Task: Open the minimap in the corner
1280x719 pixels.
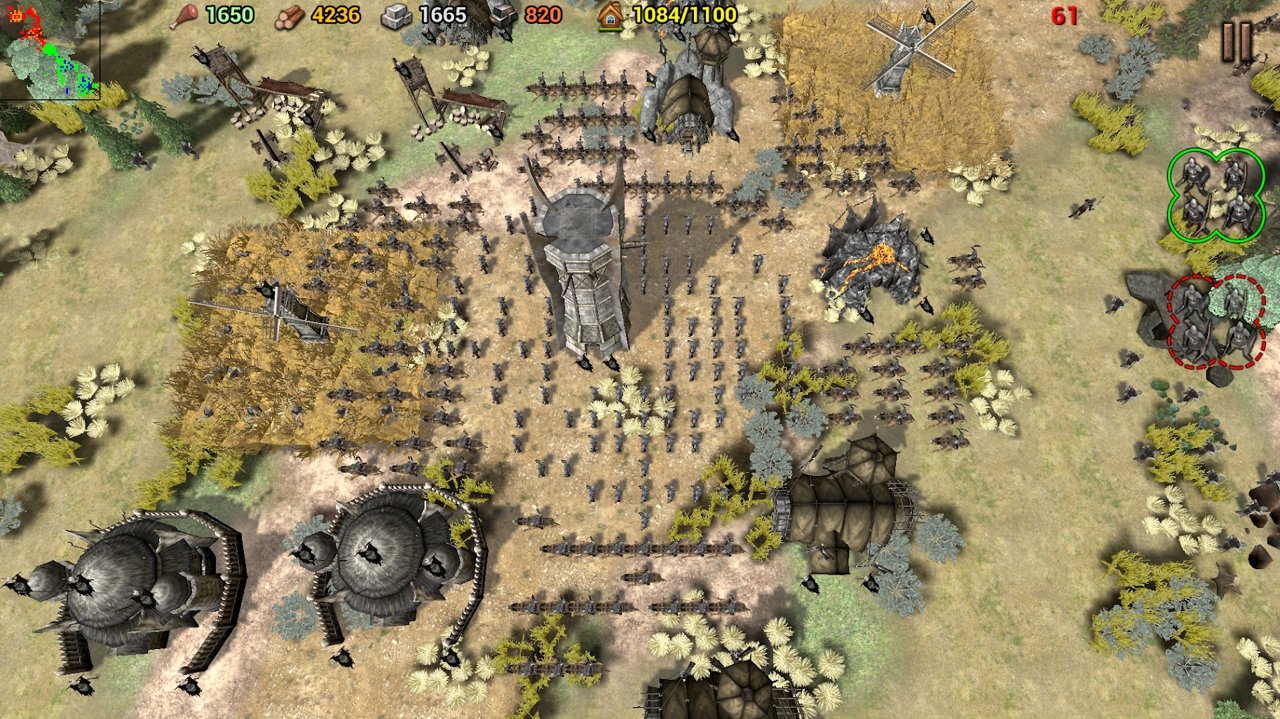Action: 49,50
